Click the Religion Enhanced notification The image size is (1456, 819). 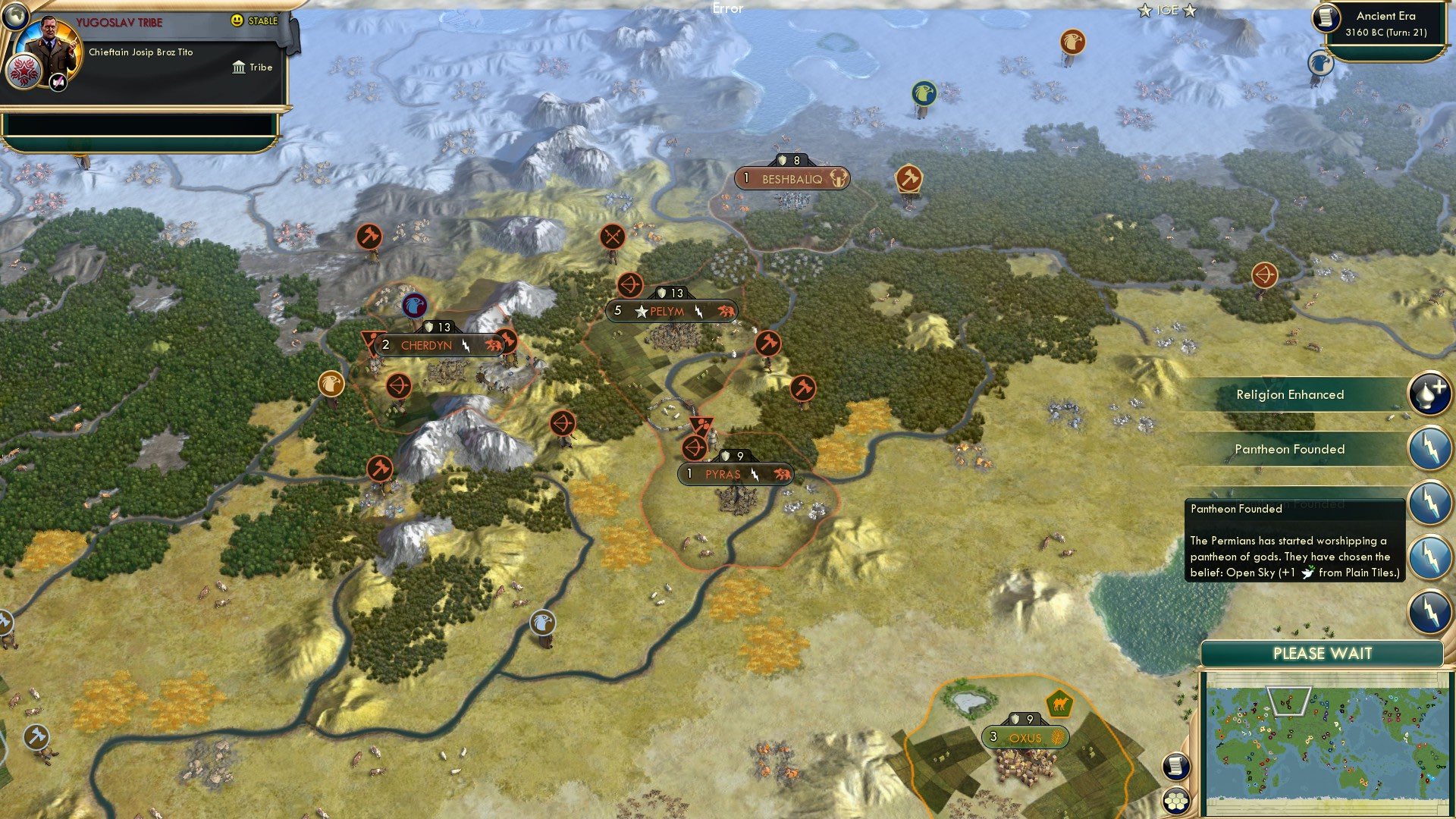pyautogui.click(x=1291, y=394)
